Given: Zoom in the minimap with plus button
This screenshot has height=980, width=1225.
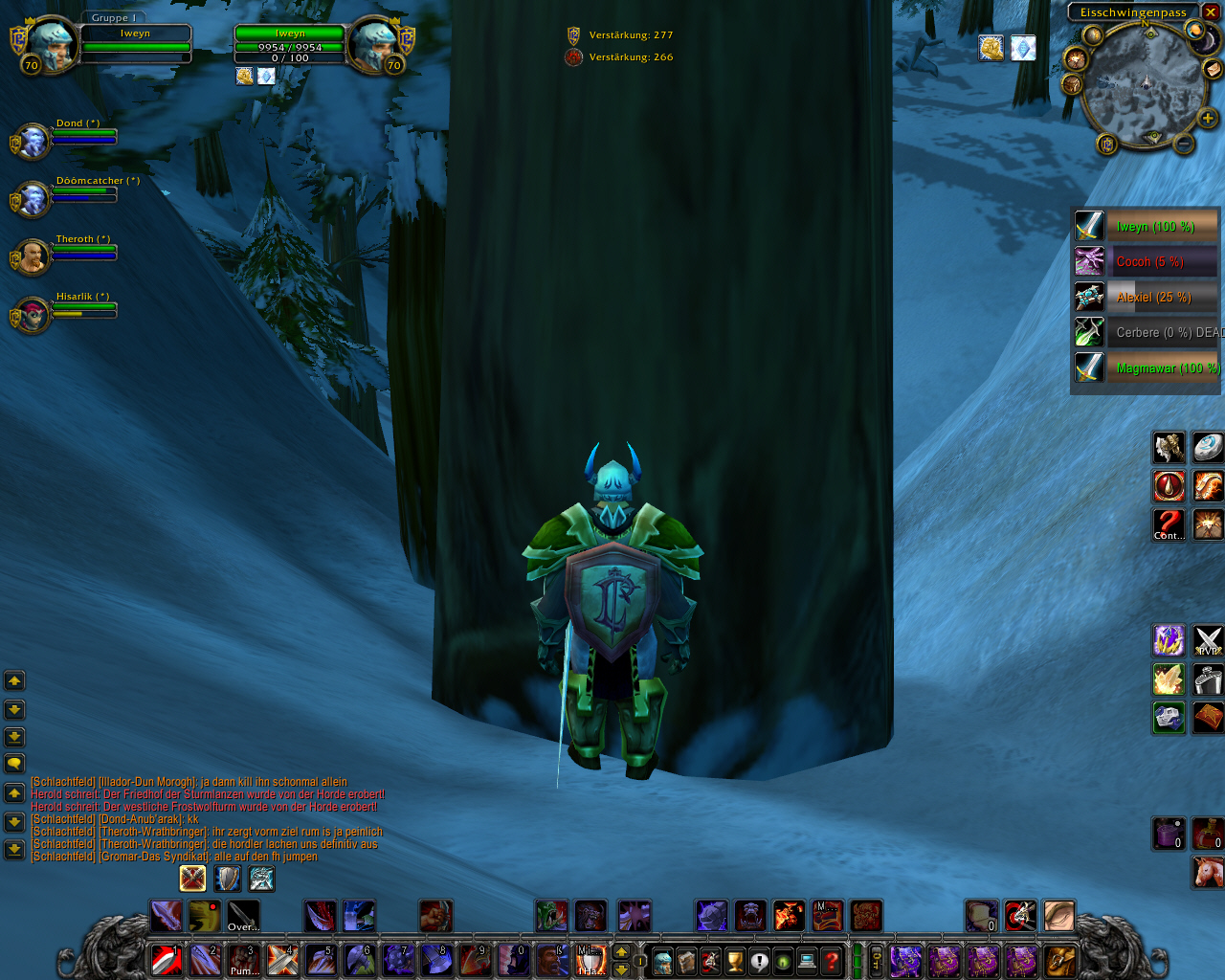Looking at the screenshot, I should tap(1208, 119).
